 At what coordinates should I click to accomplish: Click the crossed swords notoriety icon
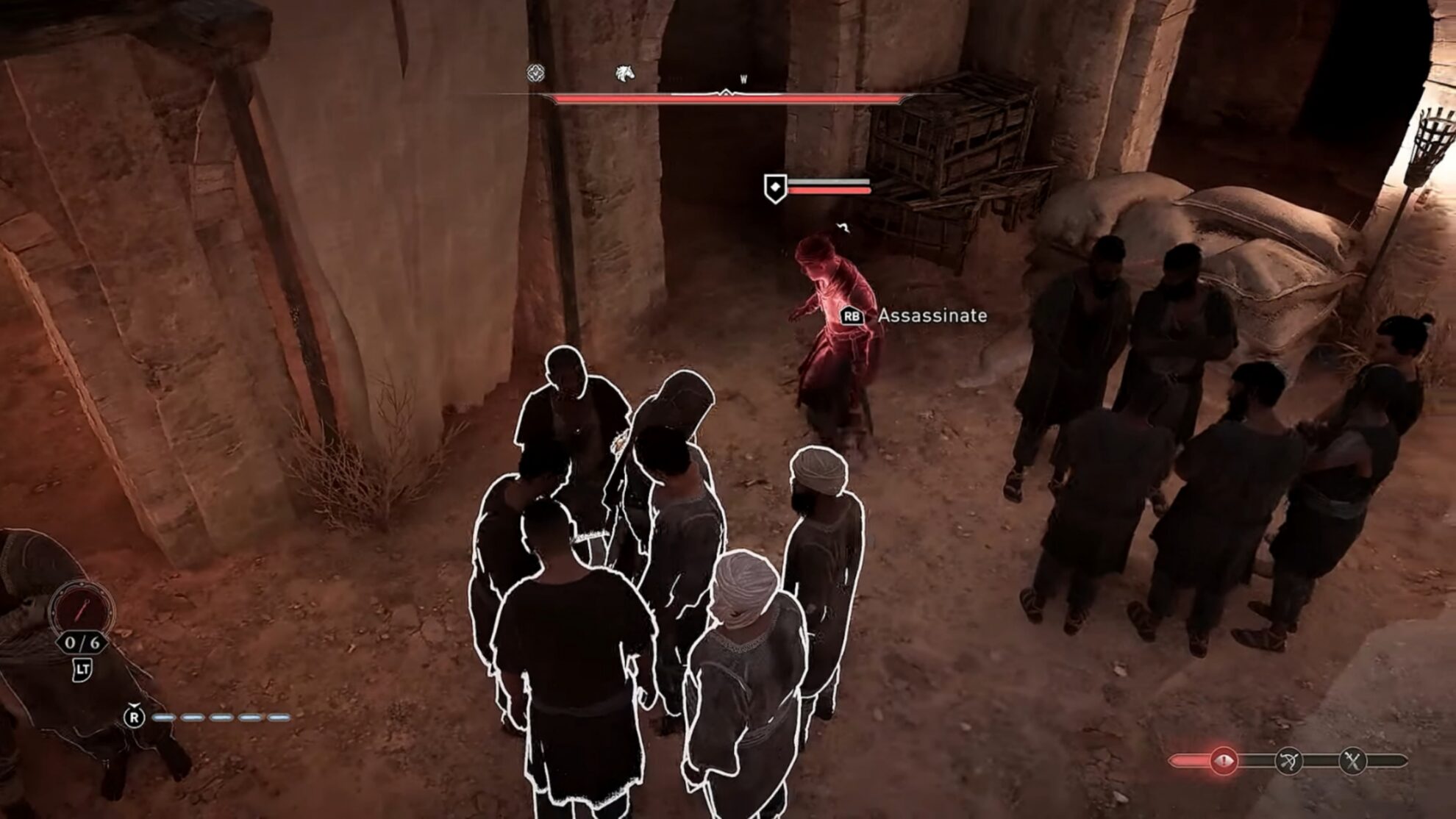point(1352,761)
